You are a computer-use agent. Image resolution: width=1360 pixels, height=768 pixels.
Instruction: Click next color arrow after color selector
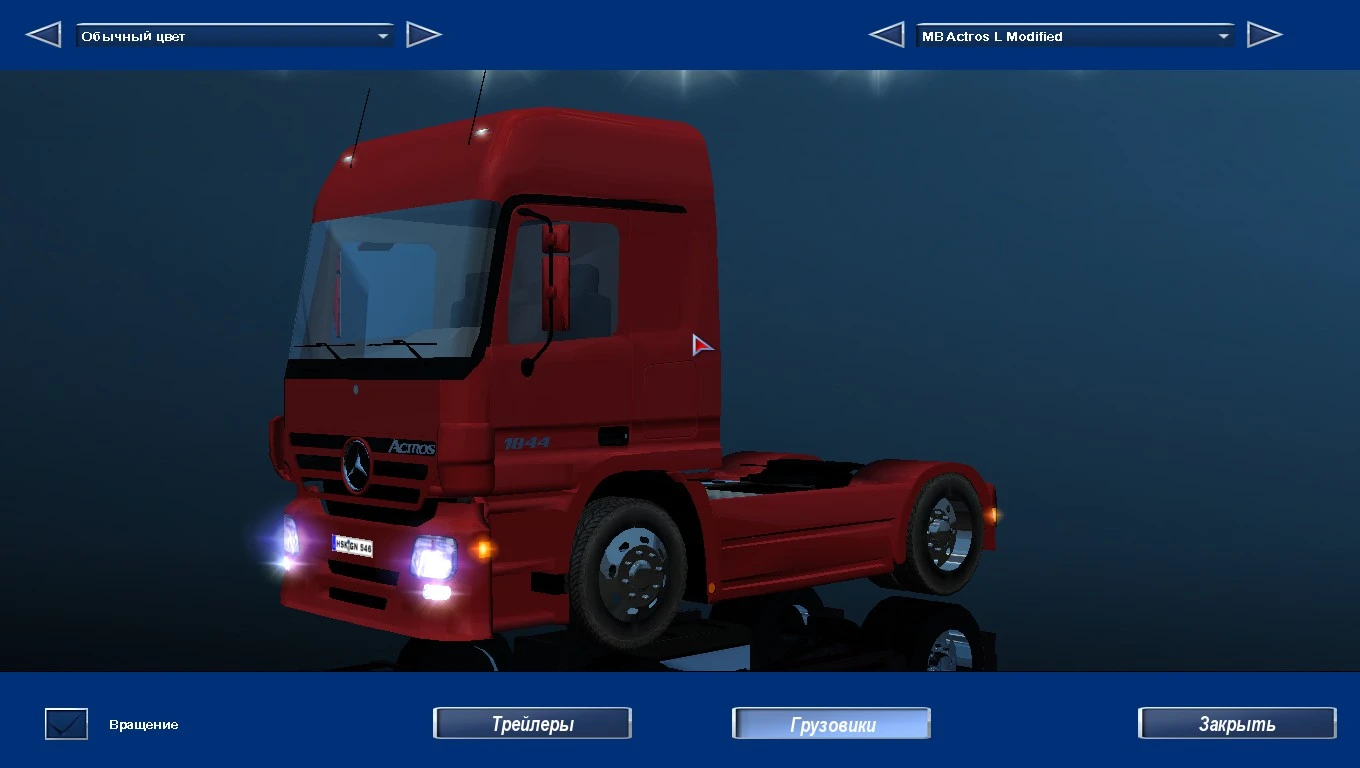tap(424, 34)
